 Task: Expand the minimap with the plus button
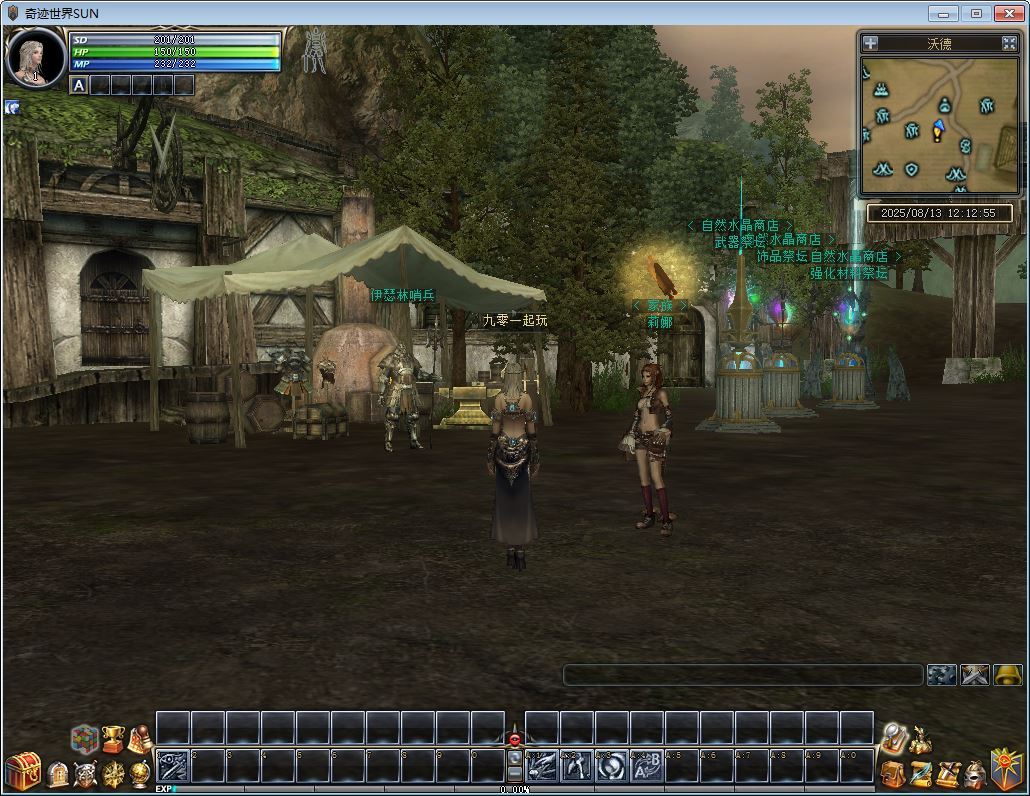tap(871, 43)
